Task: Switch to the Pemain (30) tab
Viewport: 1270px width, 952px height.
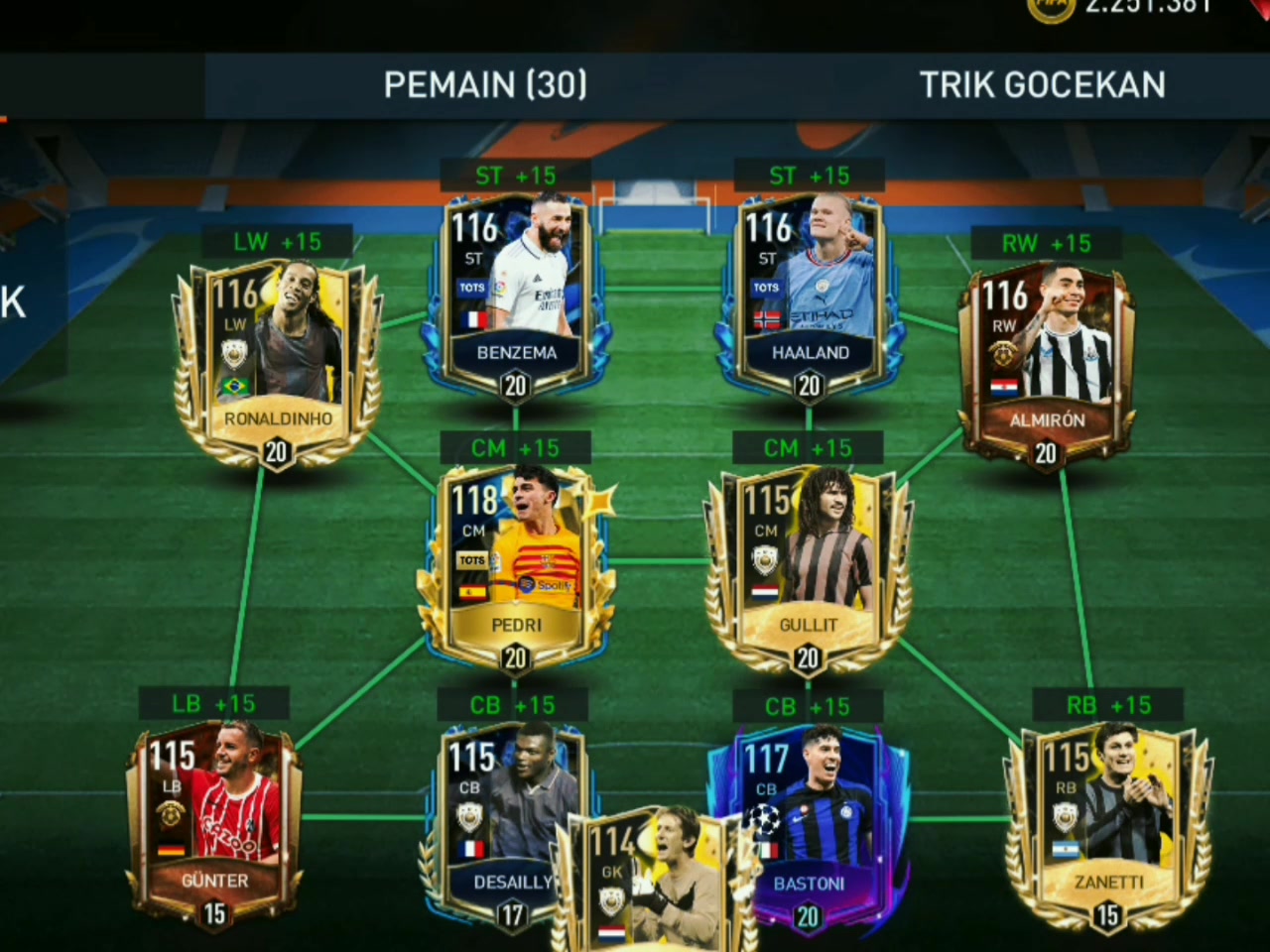Action: 485,85
